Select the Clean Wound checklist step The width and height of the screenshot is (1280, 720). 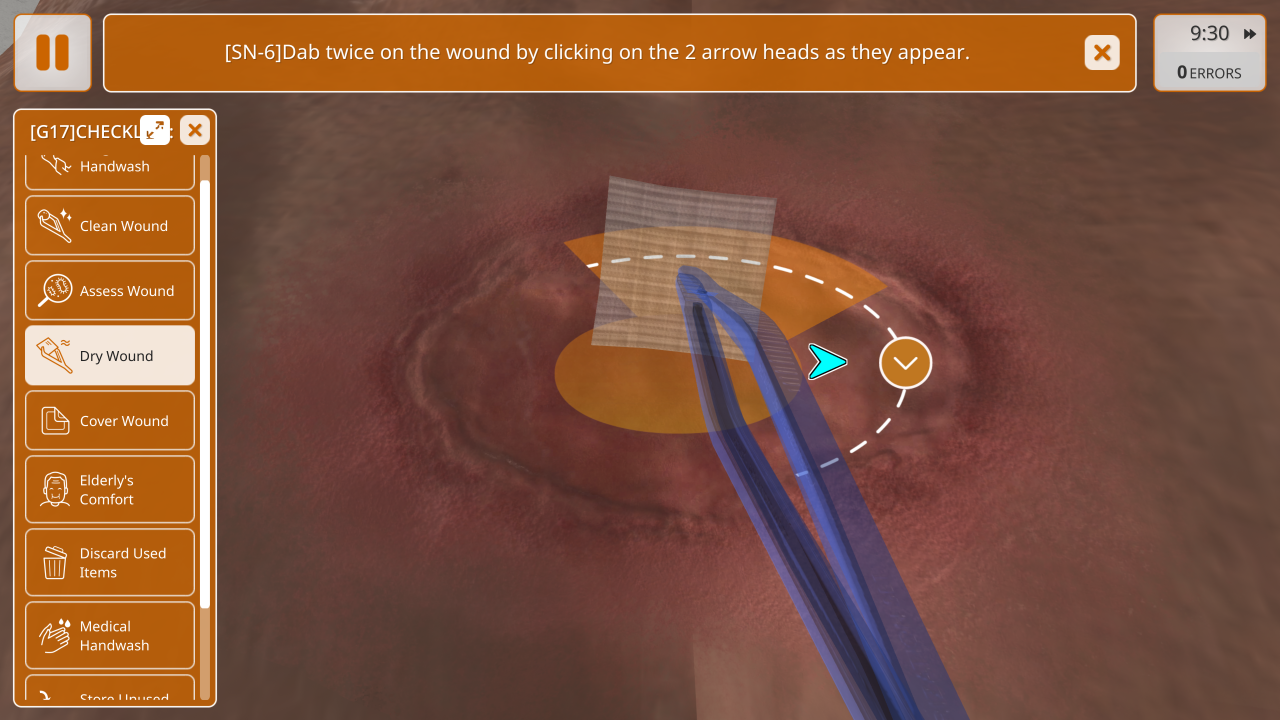coord(110,226)
